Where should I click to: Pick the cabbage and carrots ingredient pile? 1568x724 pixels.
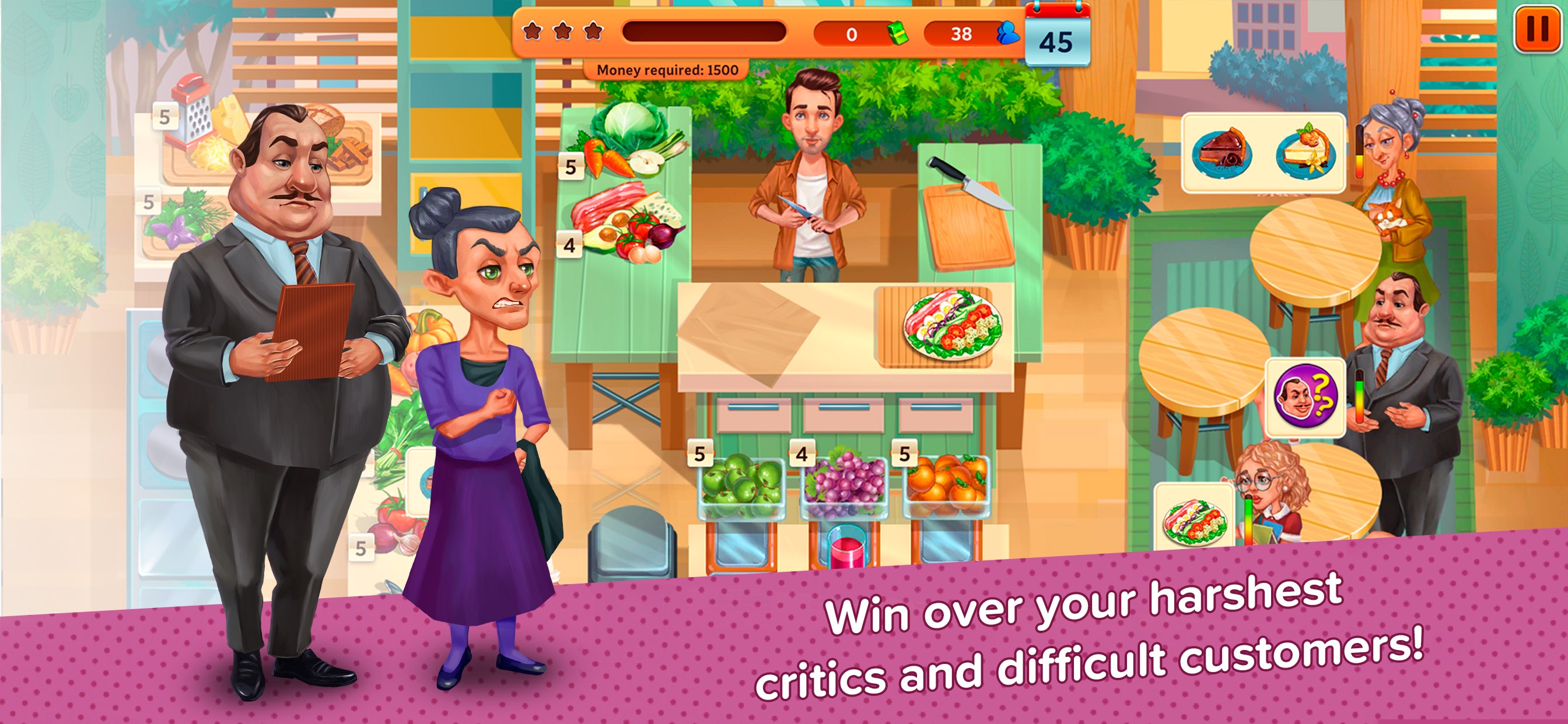(627, 141)
